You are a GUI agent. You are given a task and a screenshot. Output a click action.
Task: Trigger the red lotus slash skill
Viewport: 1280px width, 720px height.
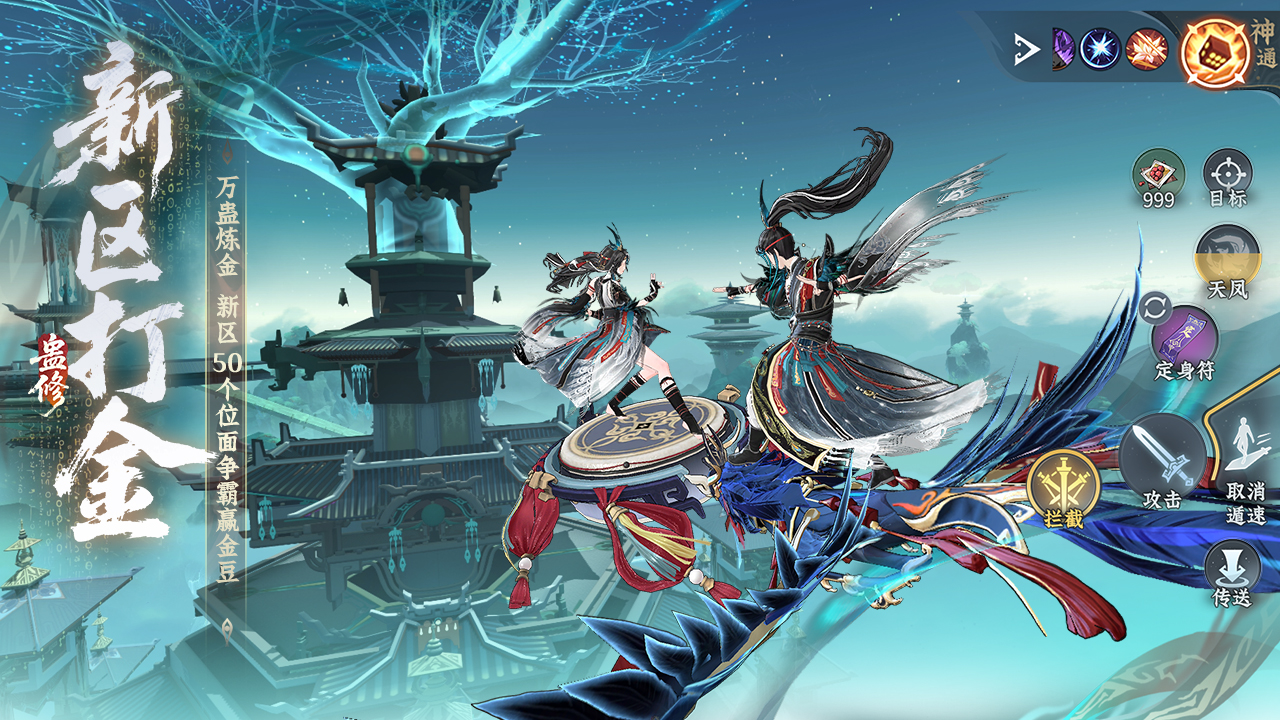[1146, 49]
